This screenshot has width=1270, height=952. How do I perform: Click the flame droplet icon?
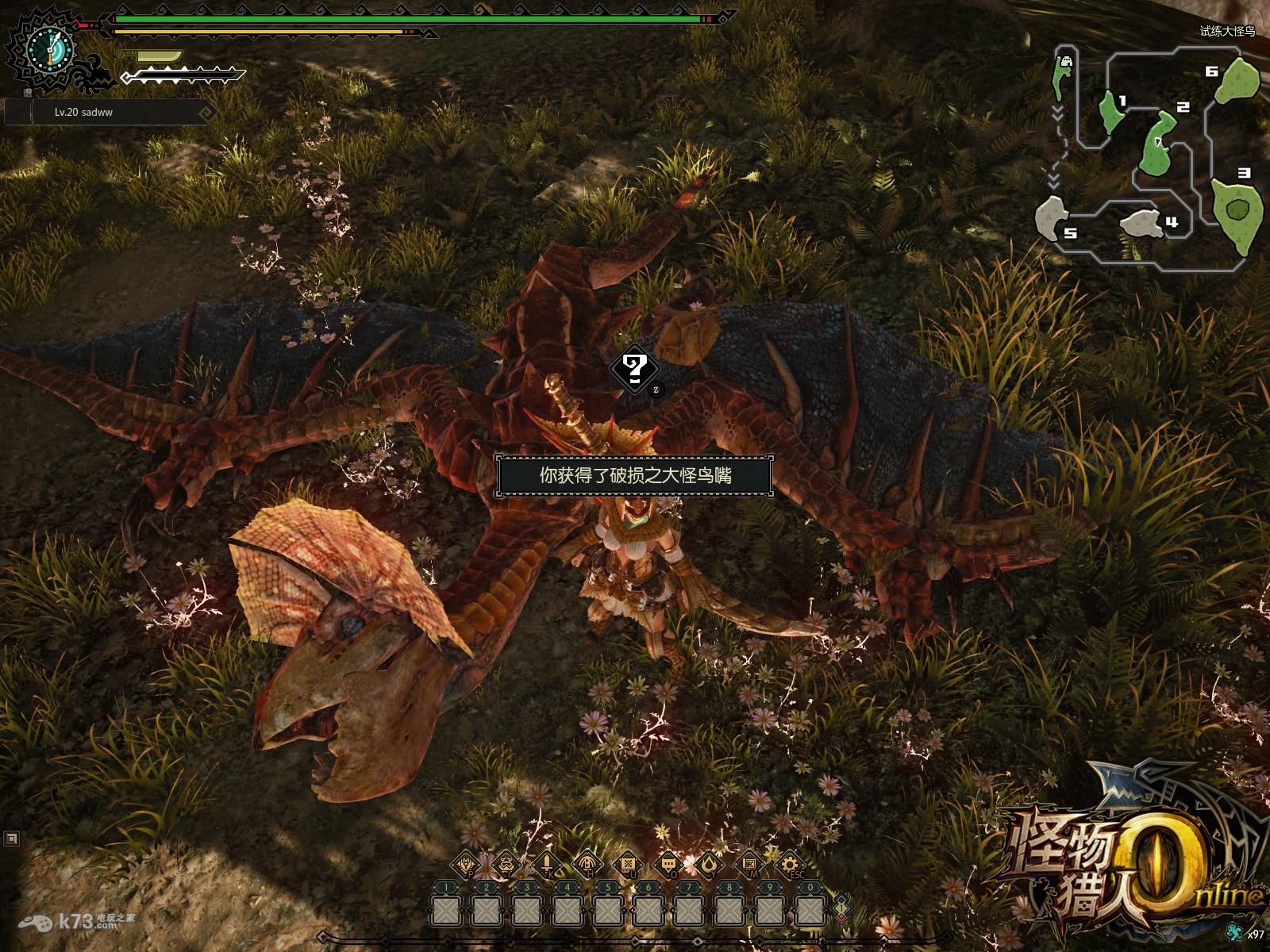(709, 863)
